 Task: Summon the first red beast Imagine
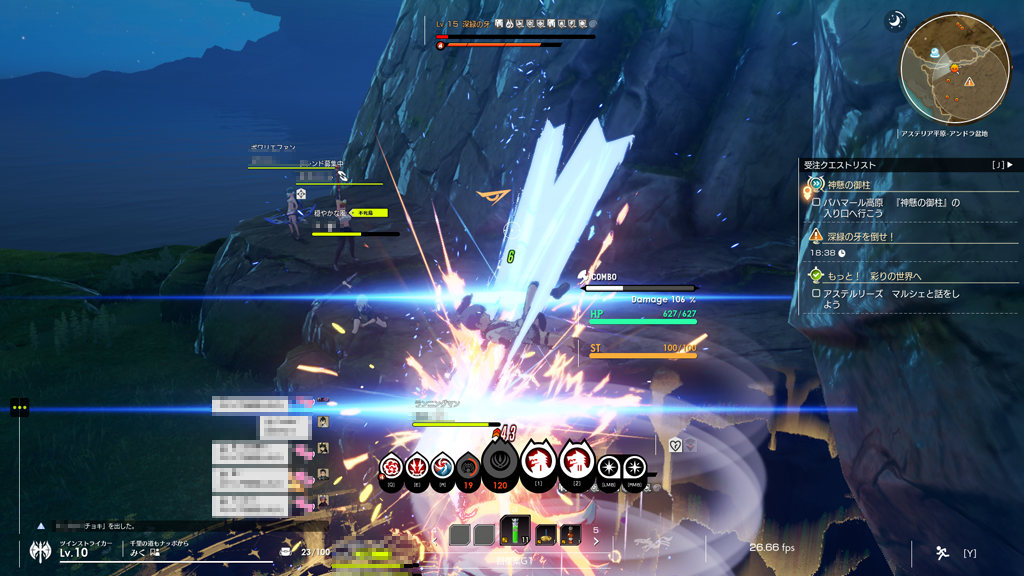click(540, 462)
